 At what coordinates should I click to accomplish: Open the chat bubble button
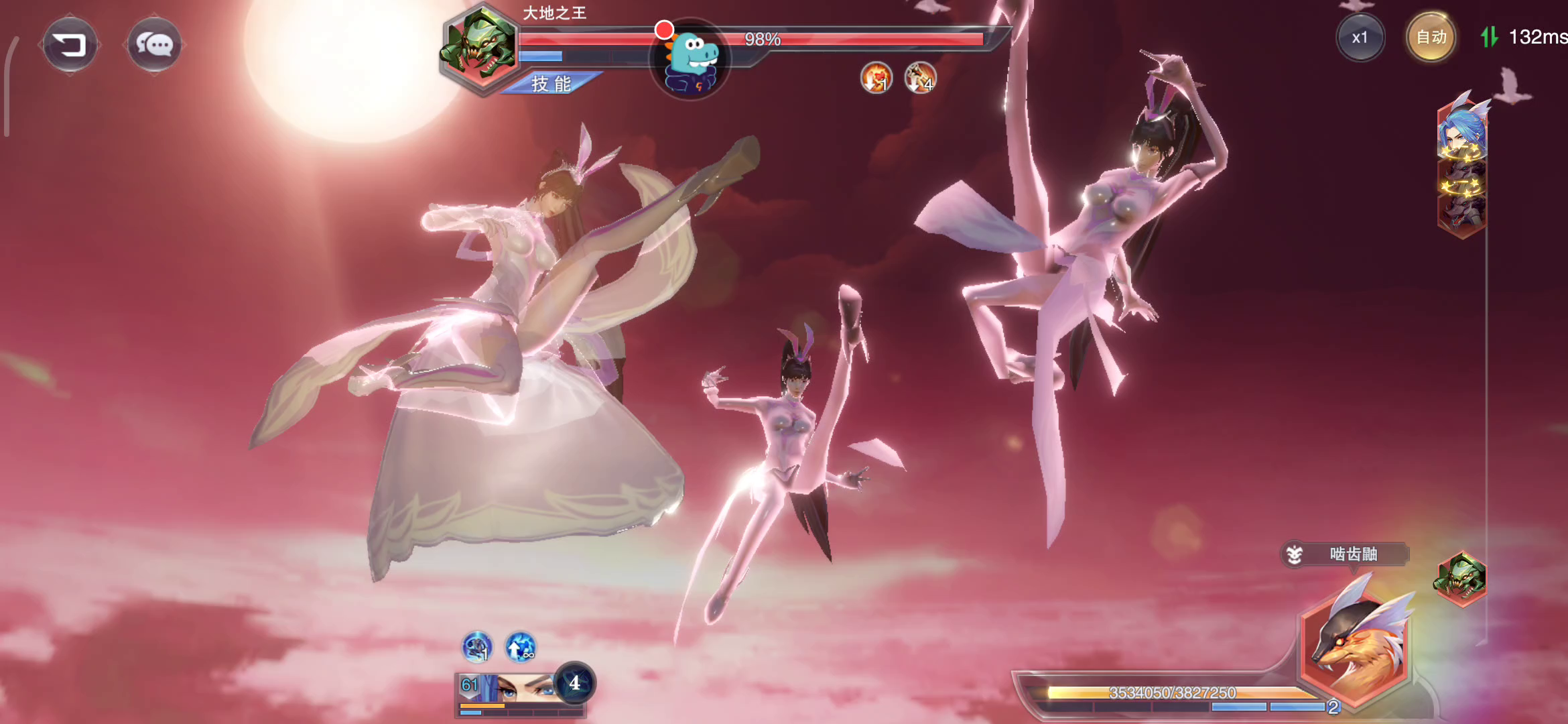tap(154, 45)
